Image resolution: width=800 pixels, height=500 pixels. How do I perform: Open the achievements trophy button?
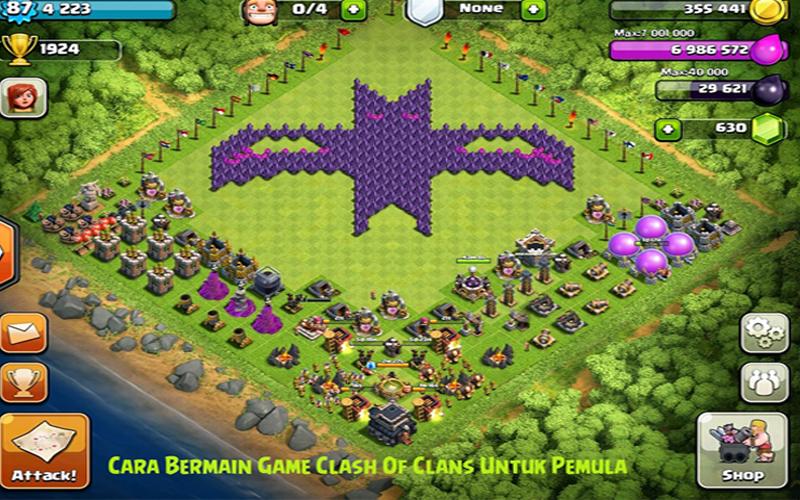[23, 382]
